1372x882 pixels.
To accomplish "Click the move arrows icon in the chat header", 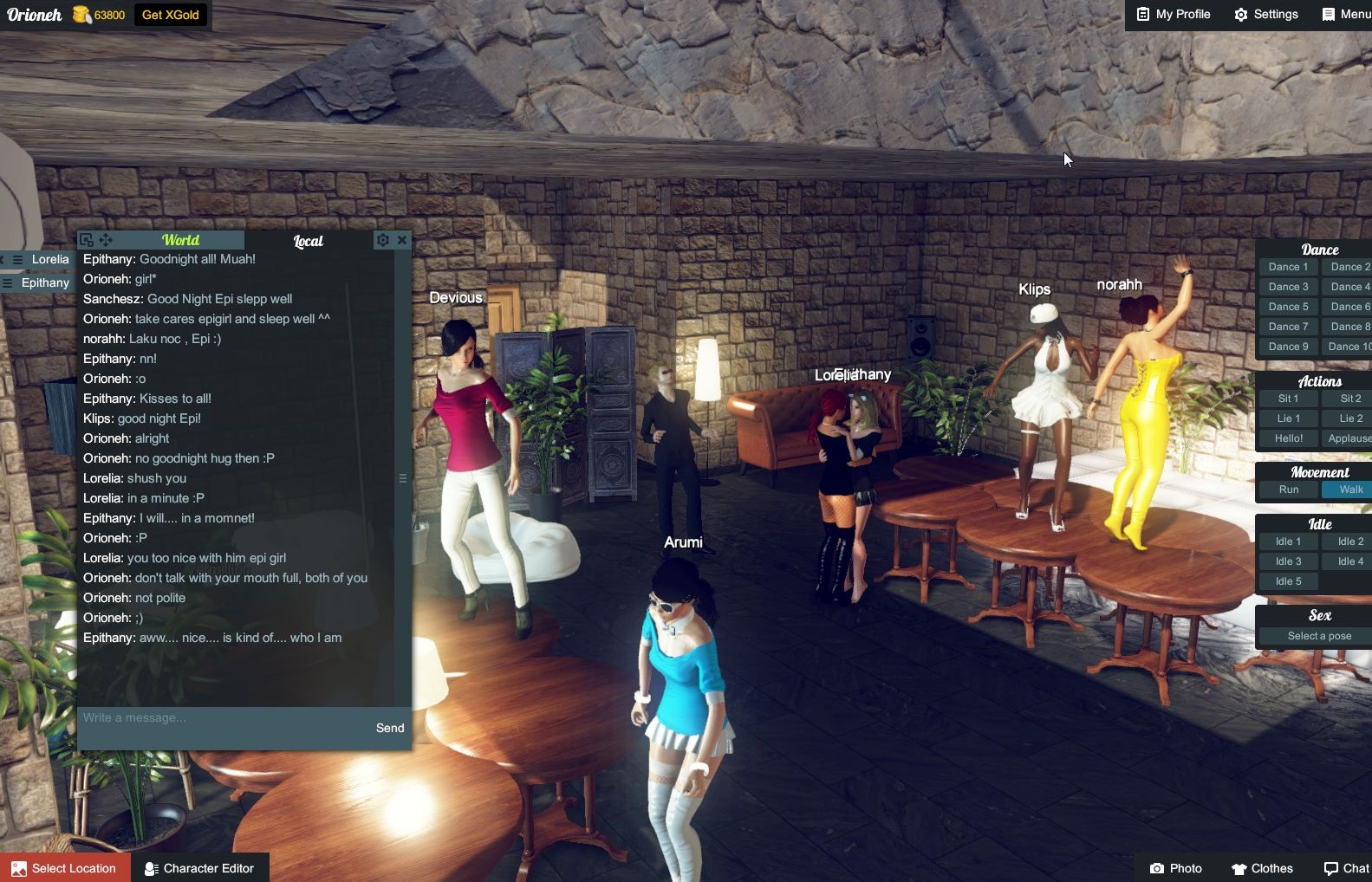I will click(x=107, y=240).
